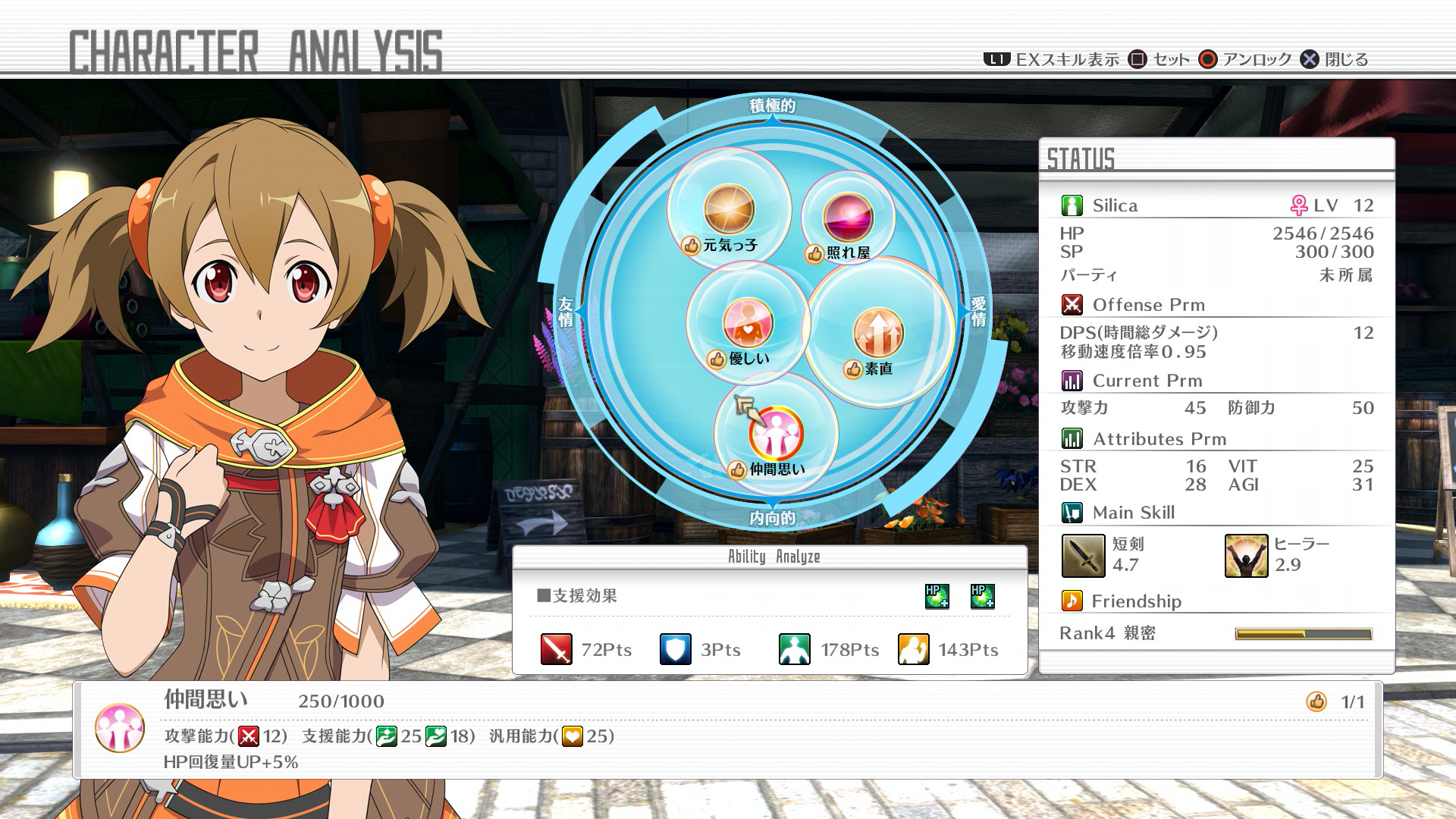Viewport: 1456px width, 819px height.
Task: Open the Offense Prm crossed-swords icon
Action: tap(1071, 304)
